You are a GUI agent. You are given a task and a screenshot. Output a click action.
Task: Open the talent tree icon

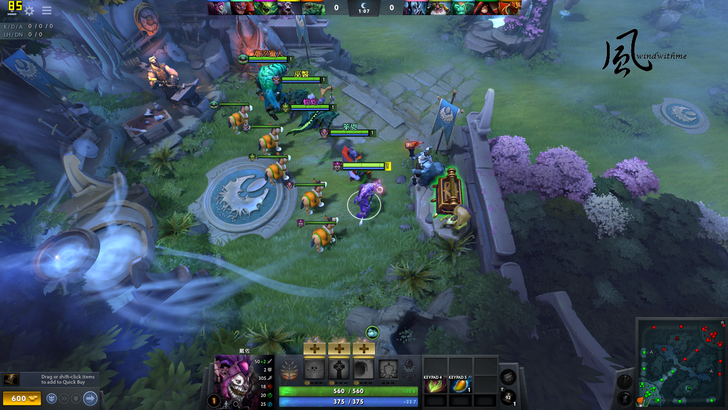tap(289, 369)
